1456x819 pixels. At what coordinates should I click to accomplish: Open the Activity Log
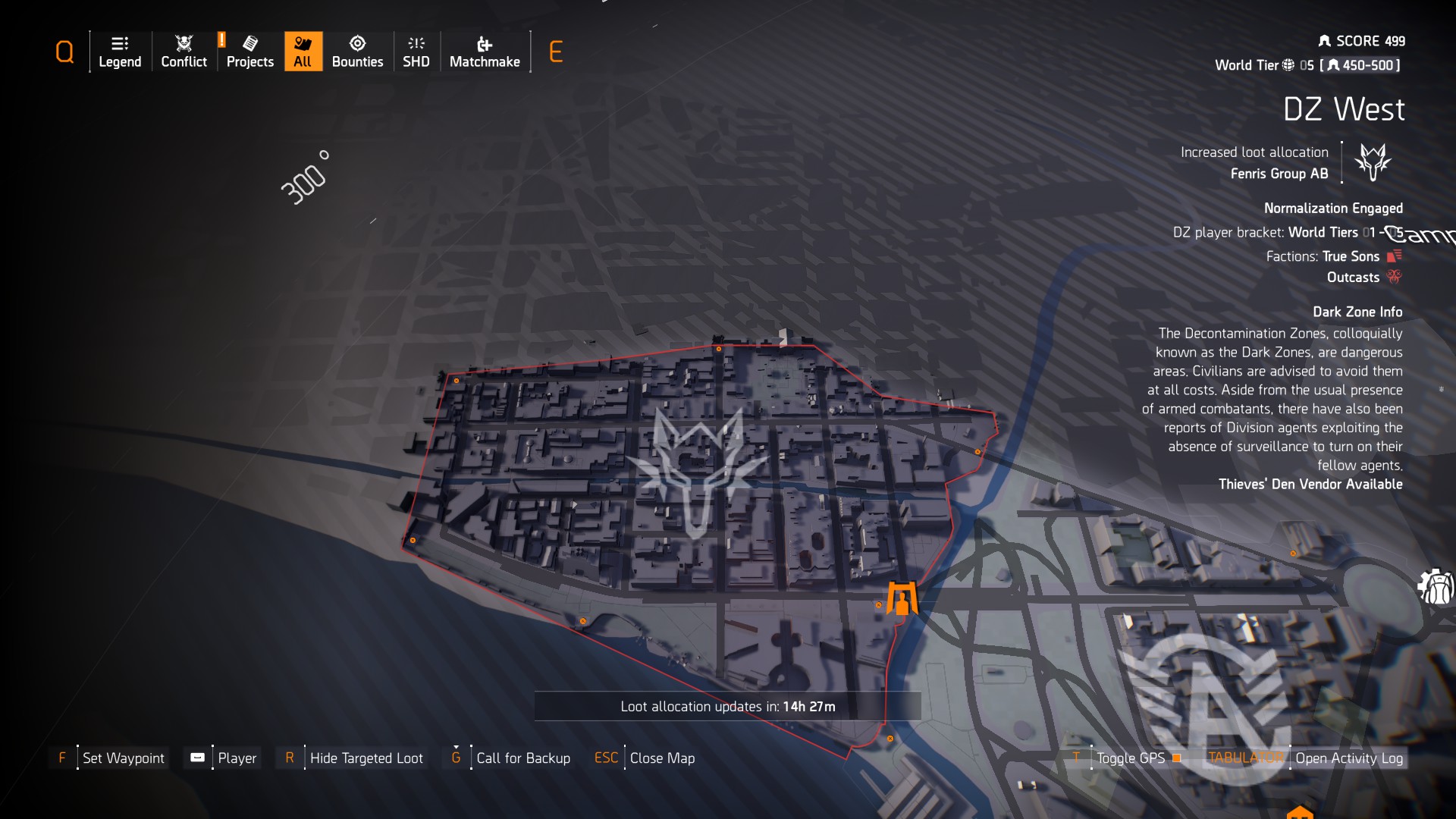(1350, 758)
